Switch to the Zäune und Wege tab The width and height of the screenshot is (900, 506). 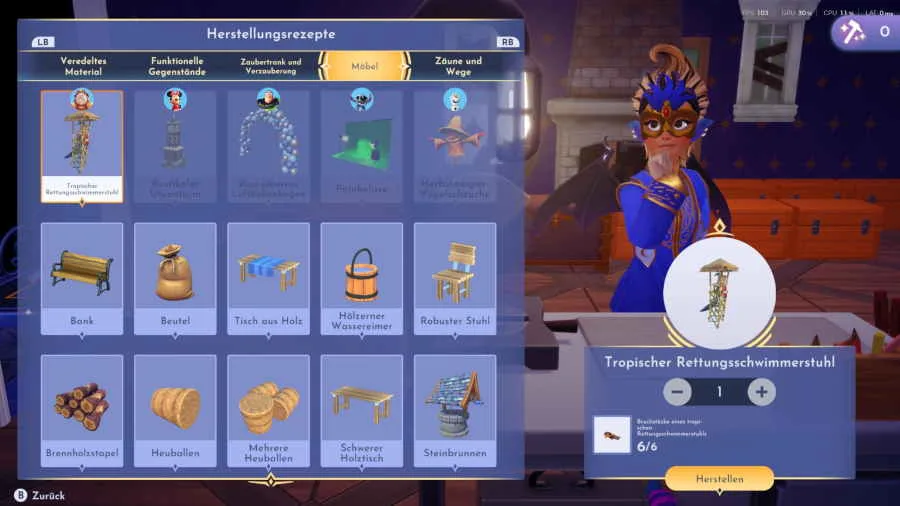point(458,66)
